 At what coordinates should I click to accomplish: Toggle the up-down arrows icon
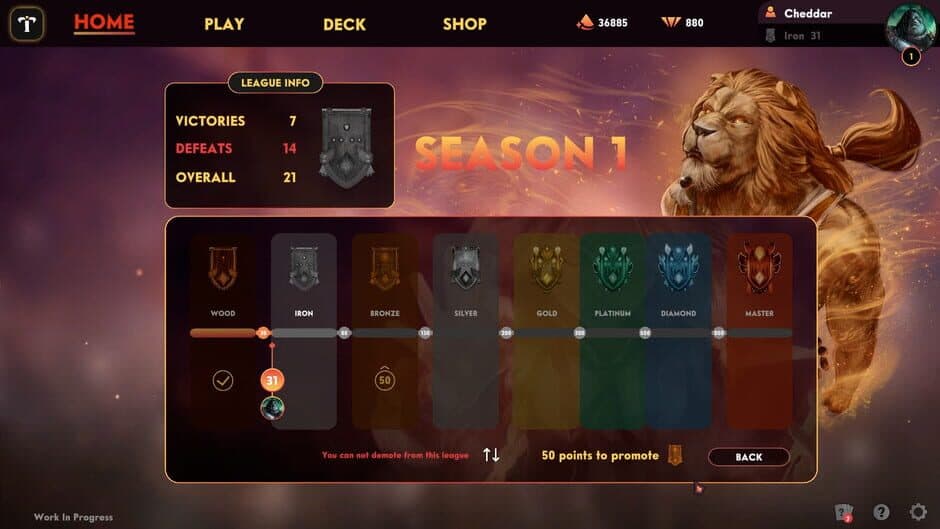click(491, 455)
